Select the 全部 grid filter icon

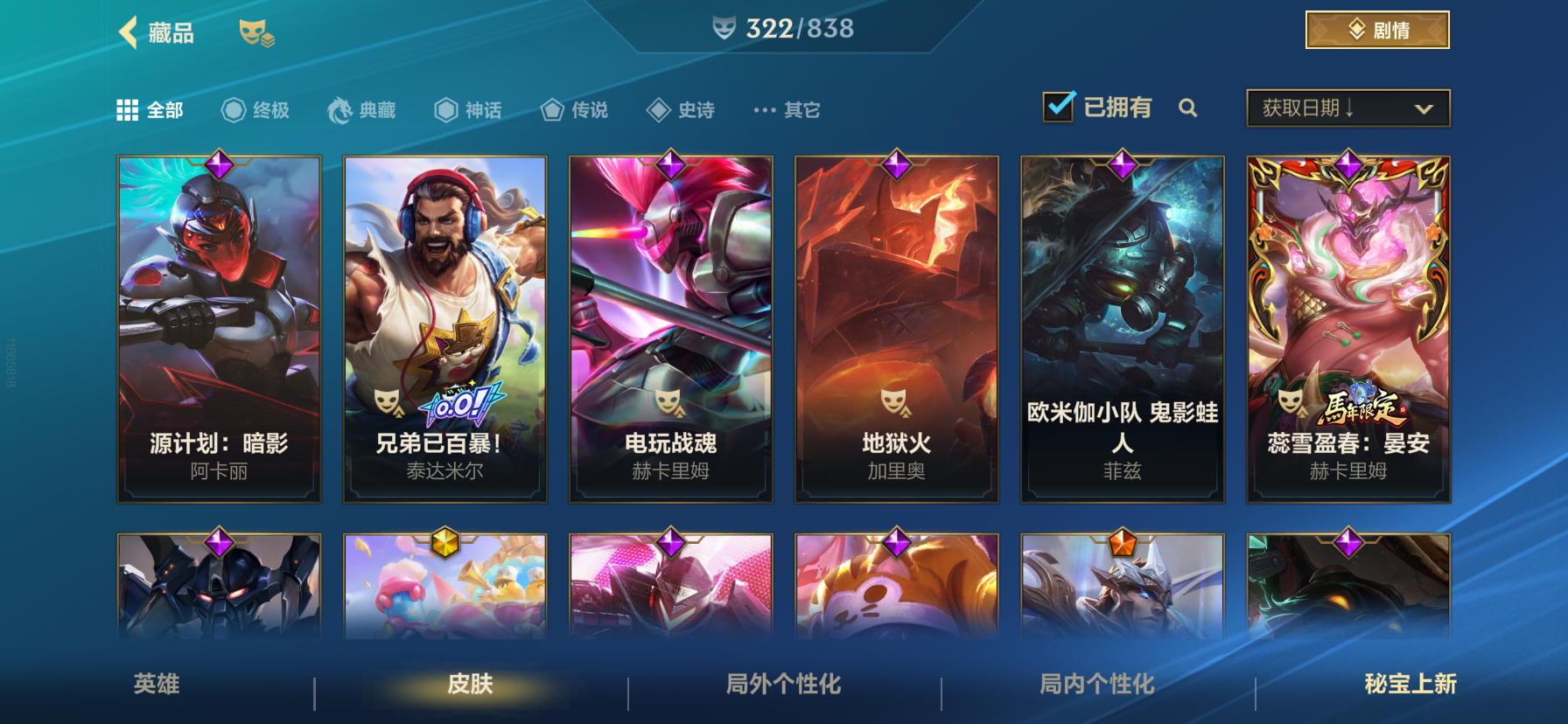tap(128, 108)
